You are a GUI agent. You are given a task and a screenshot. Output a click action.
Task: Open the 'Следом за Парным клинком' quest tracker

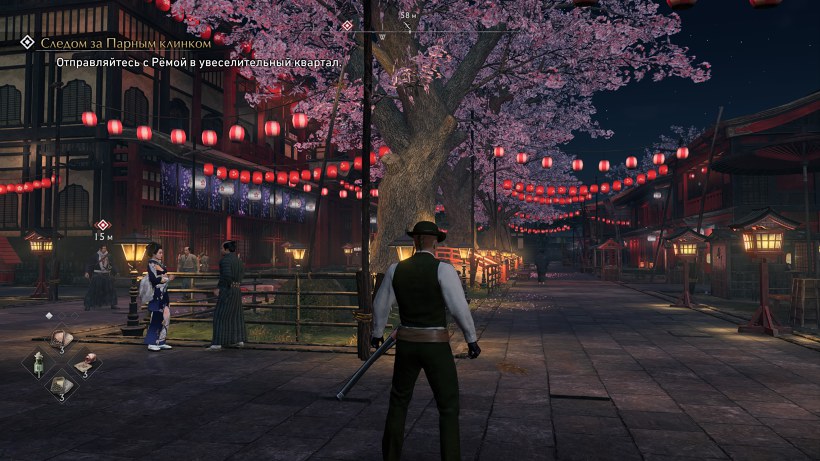[x=125, y=44]
